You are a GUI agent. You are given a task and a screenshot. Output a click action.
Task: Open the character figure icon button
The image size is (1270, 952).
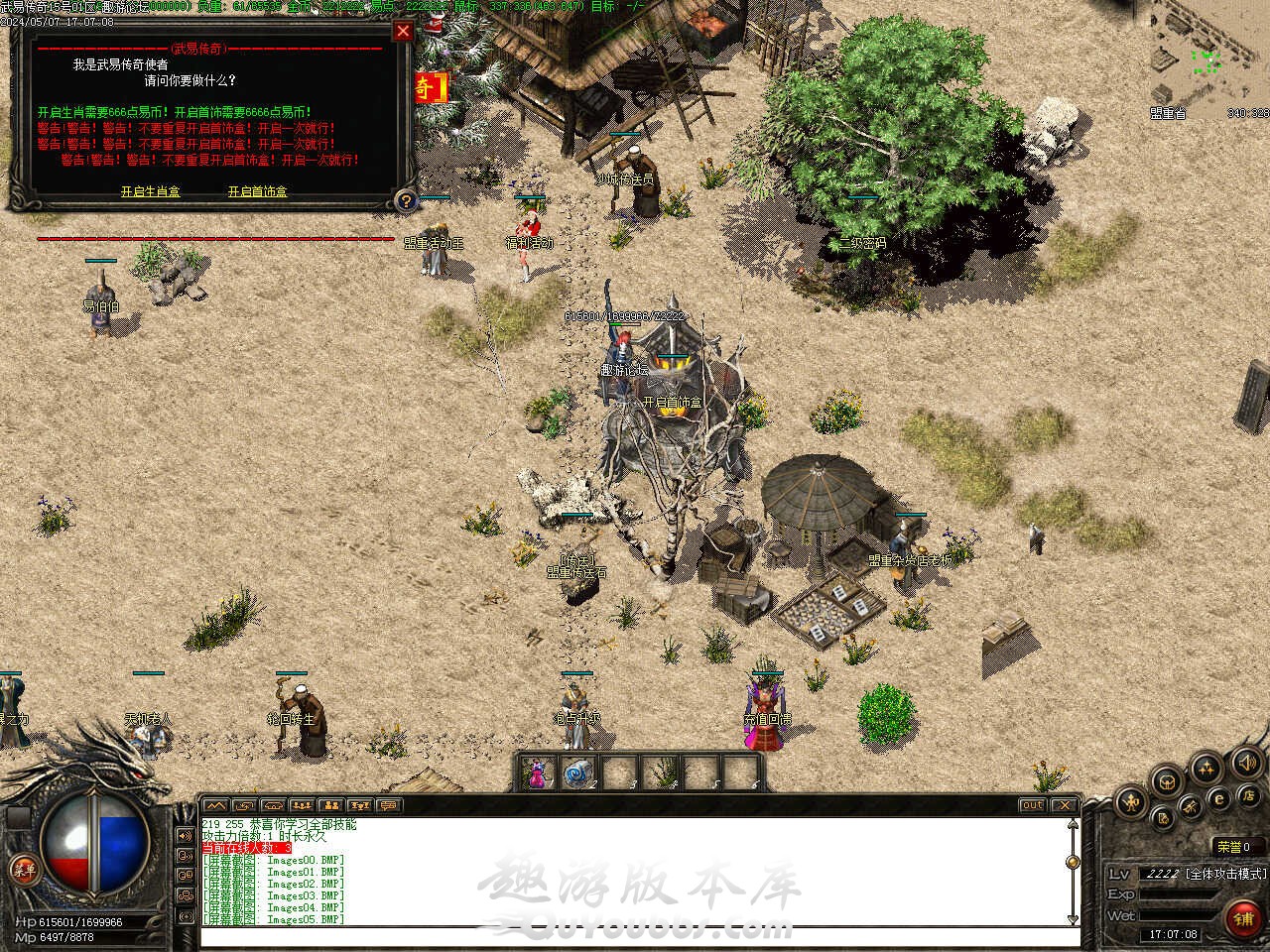click(x=1131, y=801)
